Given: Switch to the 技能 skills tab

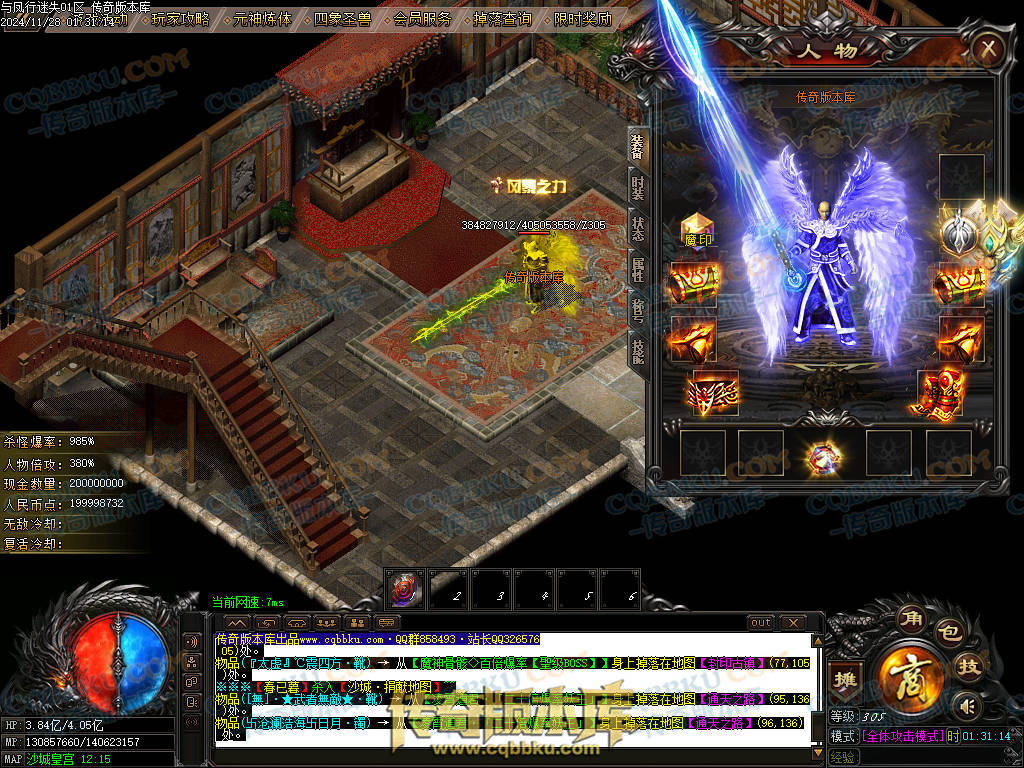Looking at the screenshot, I should coord(638,348).
